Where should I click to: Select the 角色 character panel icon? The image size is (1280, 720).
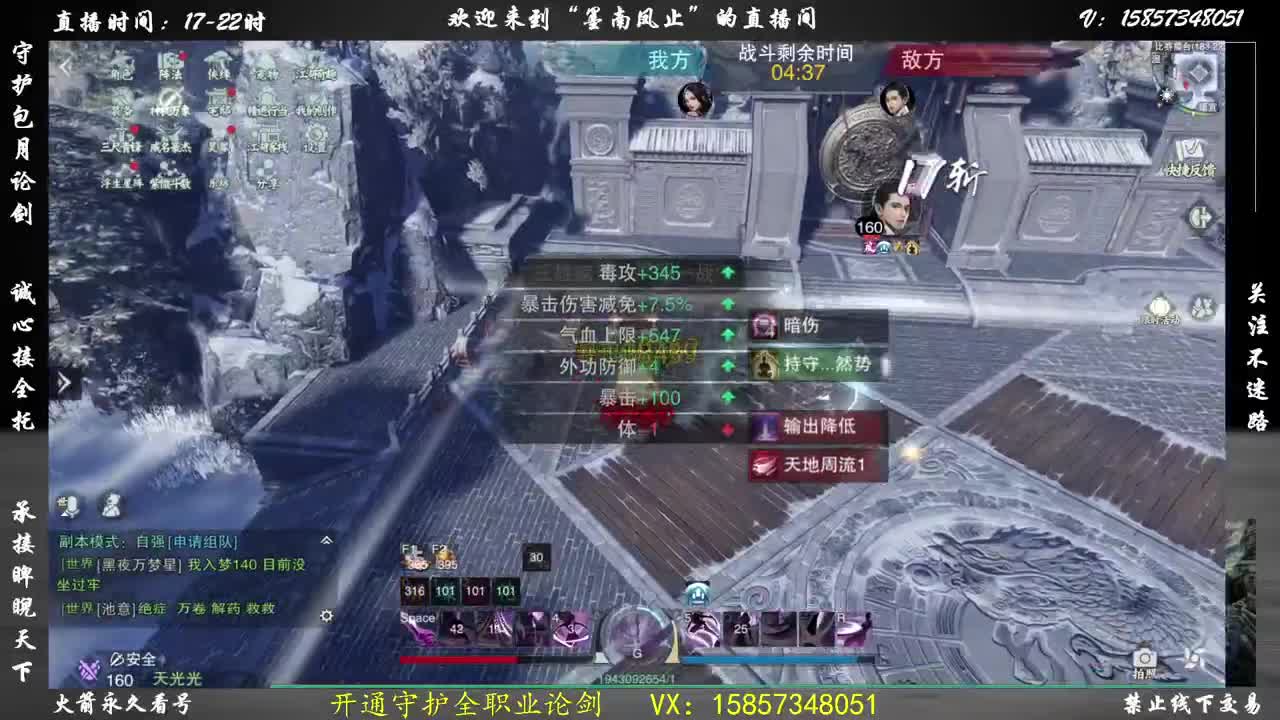(x=122, y=68)
